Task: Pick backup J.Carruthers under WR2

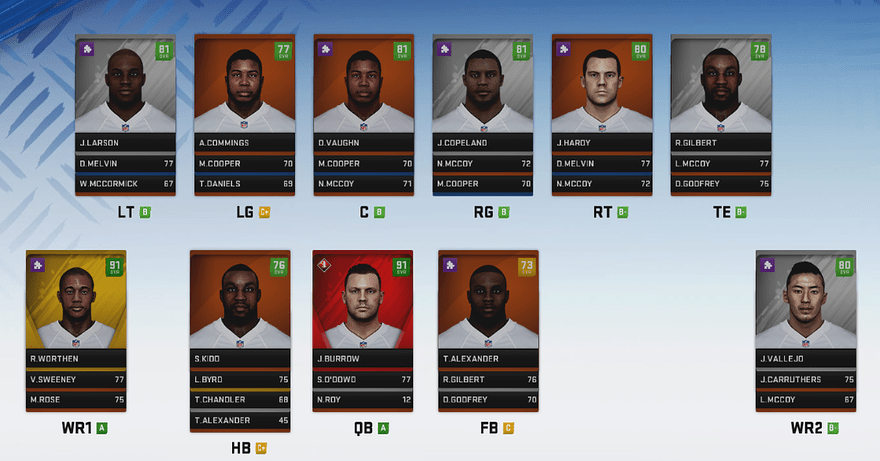Action: pyautogui.click(x=806, y=380)
